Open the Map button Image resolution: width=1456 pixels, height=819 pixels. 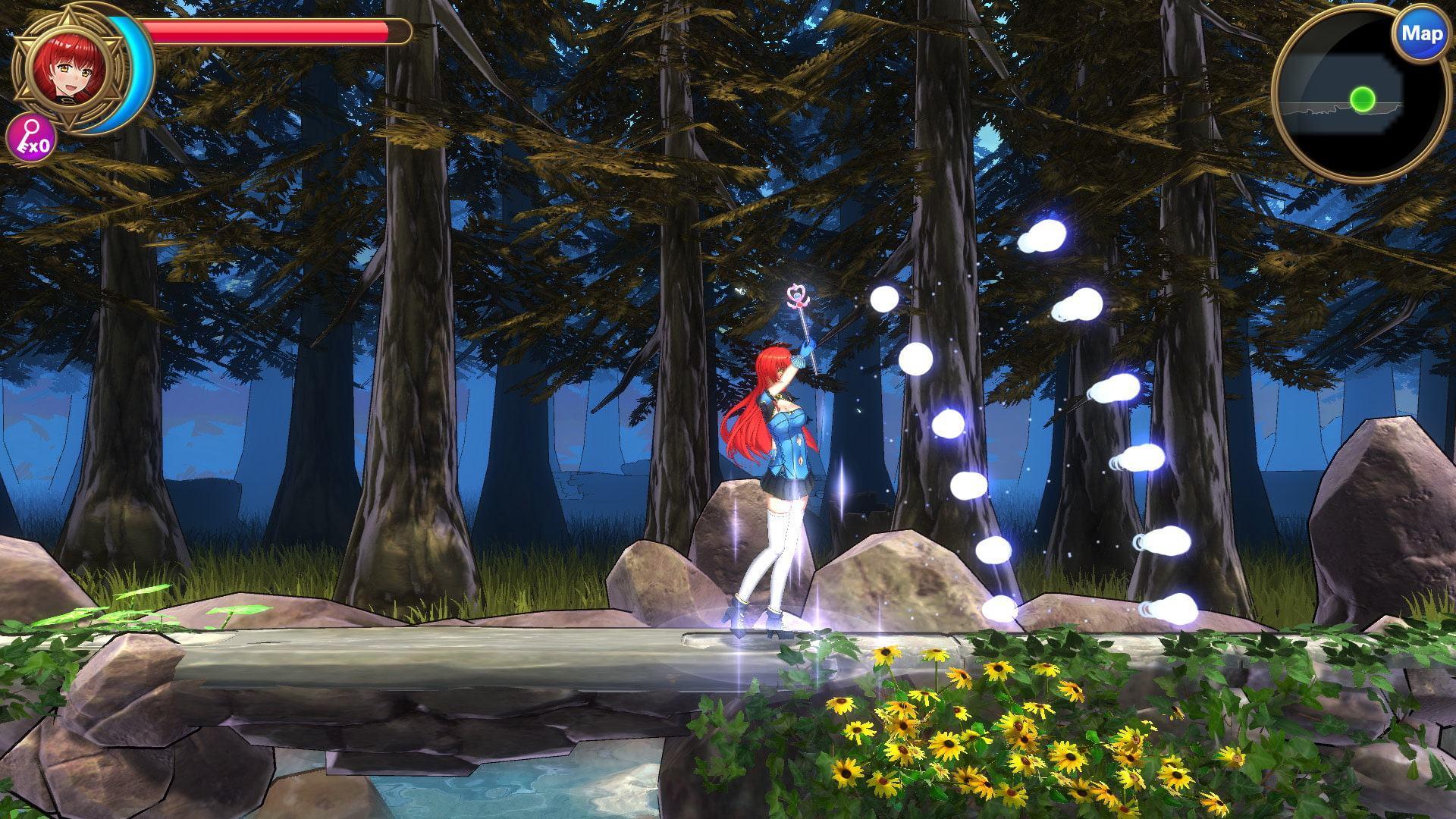coord(1421,34)
